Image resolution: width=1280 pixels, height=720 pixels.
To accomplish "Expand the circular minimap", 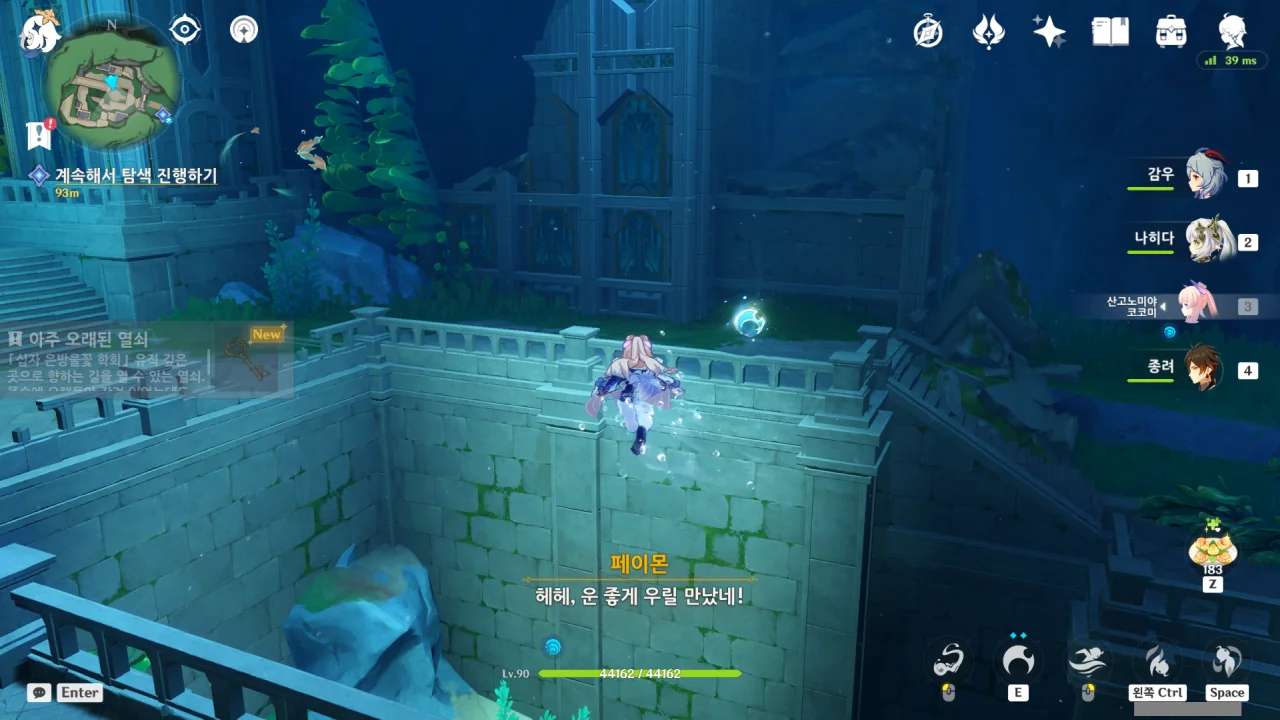I will 112,82.
